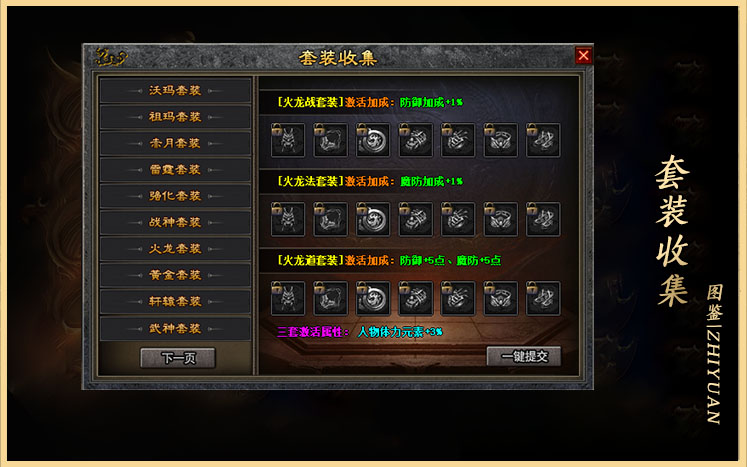Open the 祖玛套装 category
Image resolution: width=747 pixels, height=467 pixels.
pyautogui.click(x=175, y=117)
